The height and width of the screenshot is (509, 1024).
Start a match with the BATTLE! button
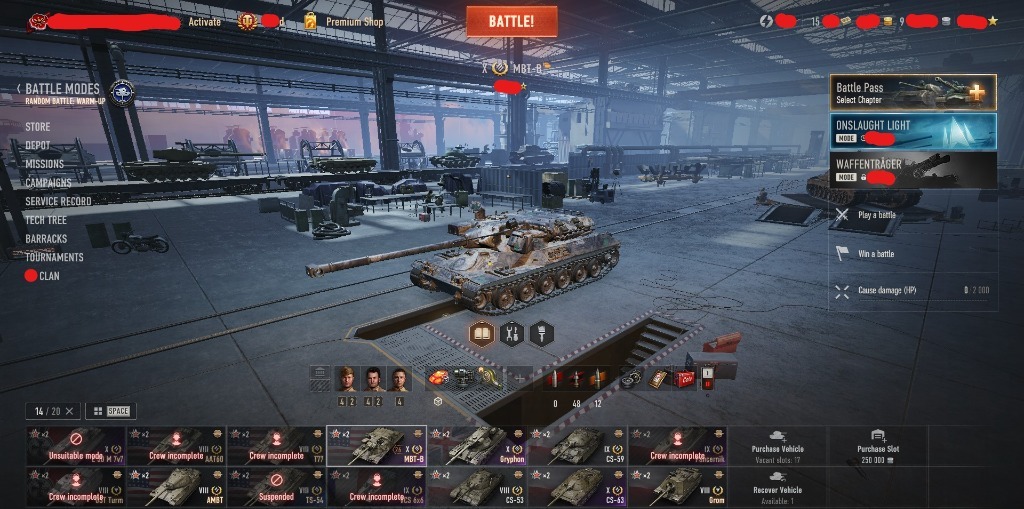point(511,21)
